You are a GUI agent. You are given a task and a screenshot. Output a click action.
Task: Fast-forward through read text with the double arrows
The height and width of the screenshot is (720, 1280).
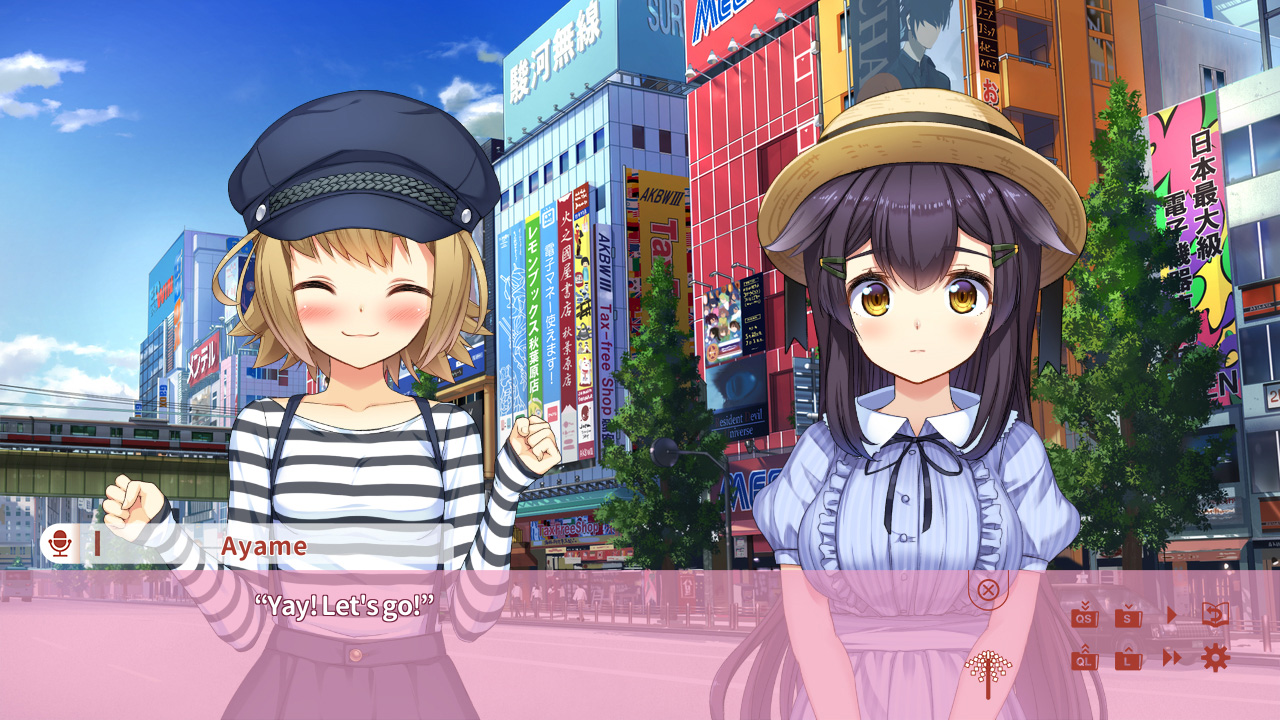click(x=1171, y=659)
